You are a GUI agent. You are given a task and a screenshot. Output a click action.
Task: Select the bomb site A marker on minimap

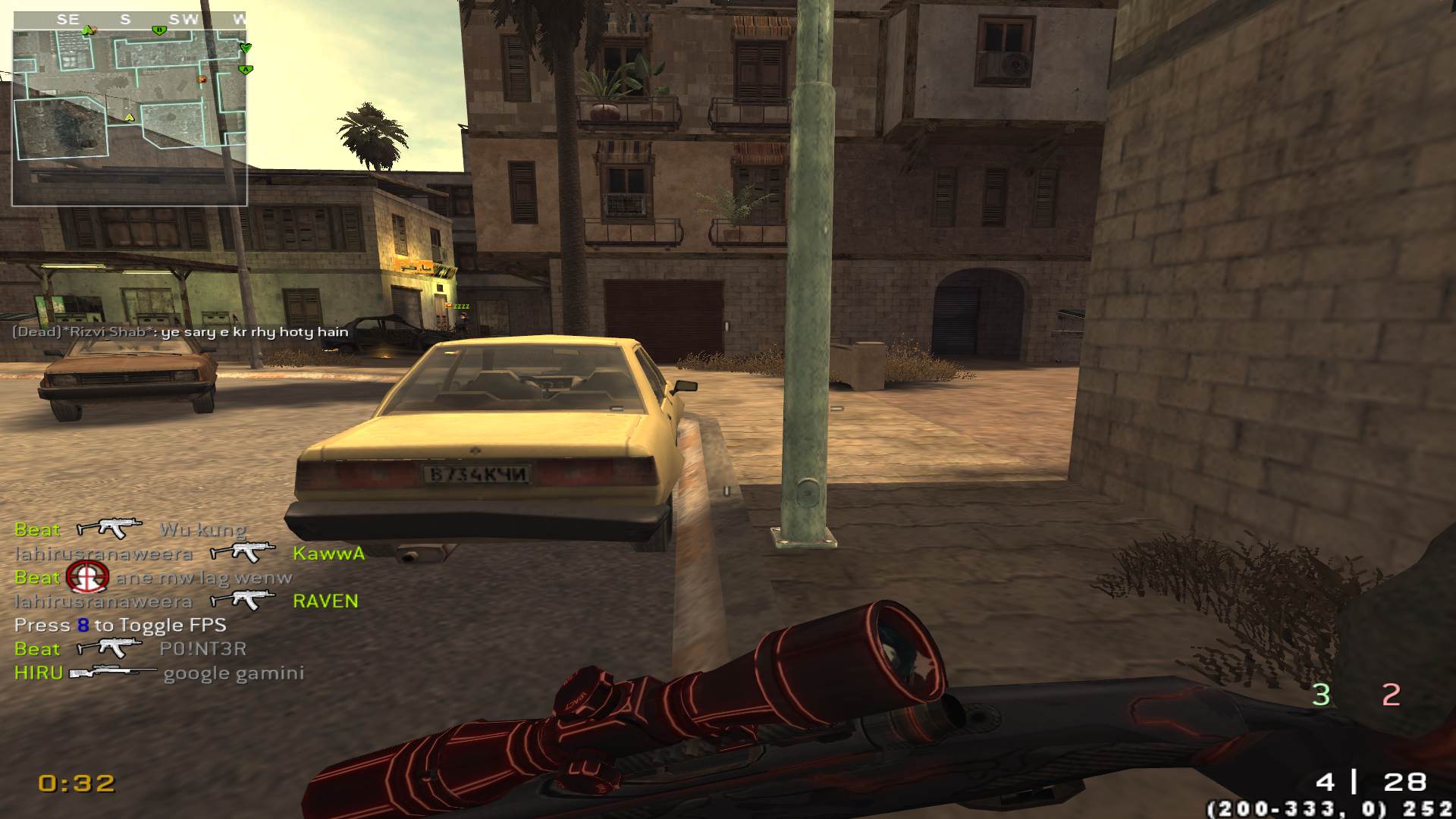[x=244, y=70]
